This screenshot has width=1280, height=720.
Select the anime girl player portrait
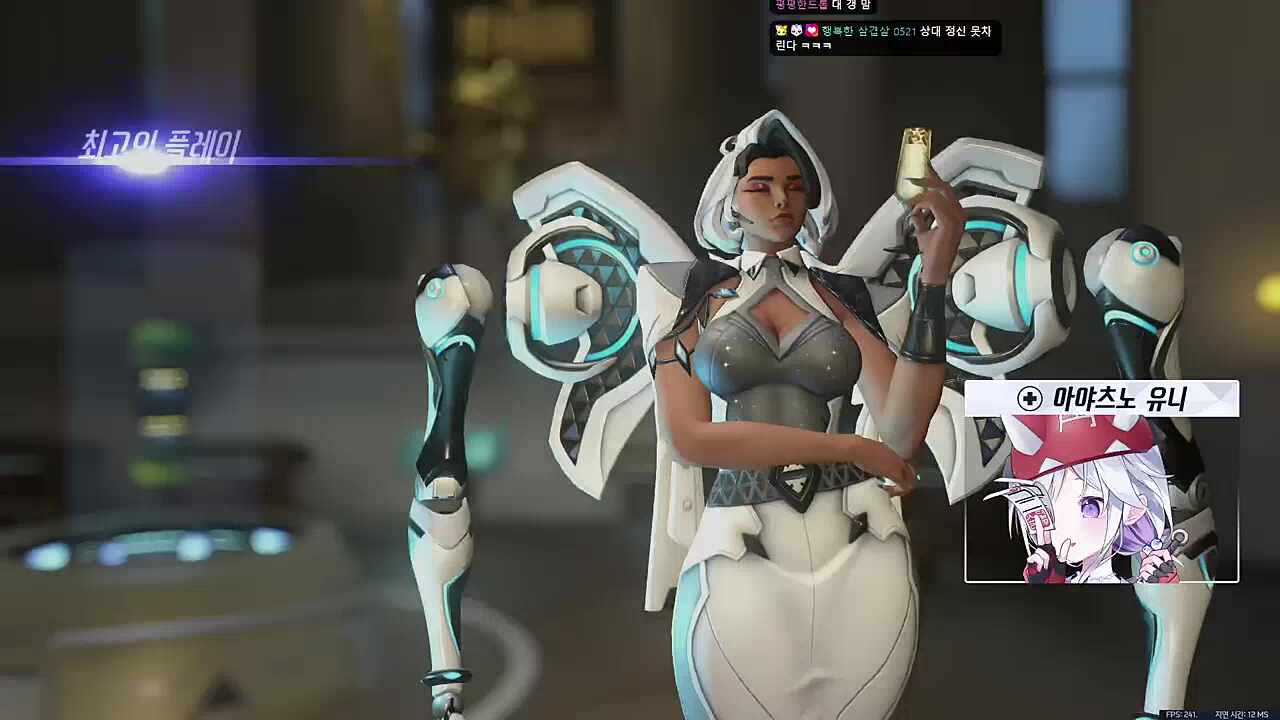pyautogui.click(x=1101, y=498)
